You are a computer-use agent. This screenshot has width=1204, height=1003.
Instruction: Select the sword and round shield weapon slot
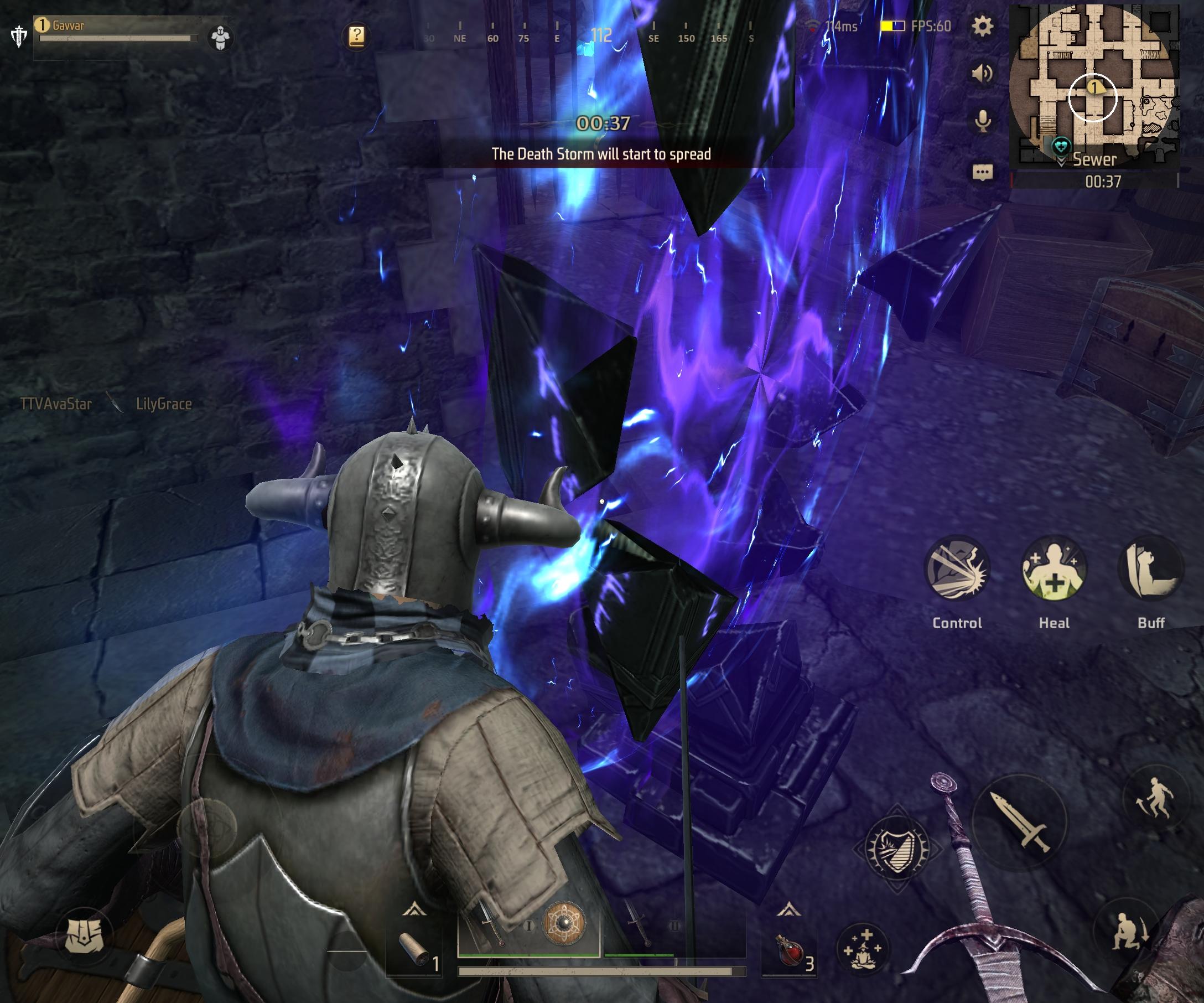tap(528, 926)
